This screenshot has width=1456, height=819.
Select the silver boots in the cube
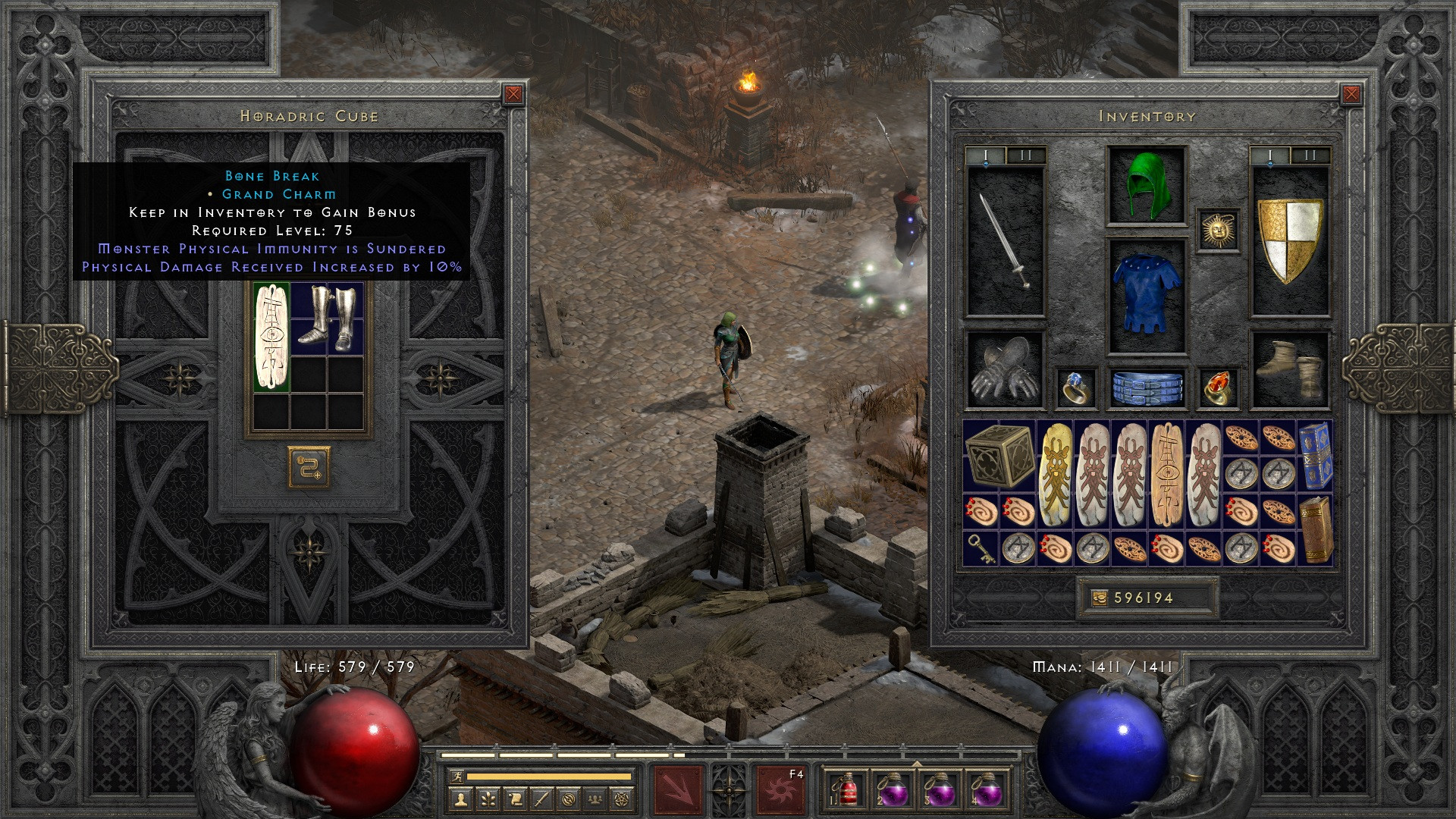(328, 317)
